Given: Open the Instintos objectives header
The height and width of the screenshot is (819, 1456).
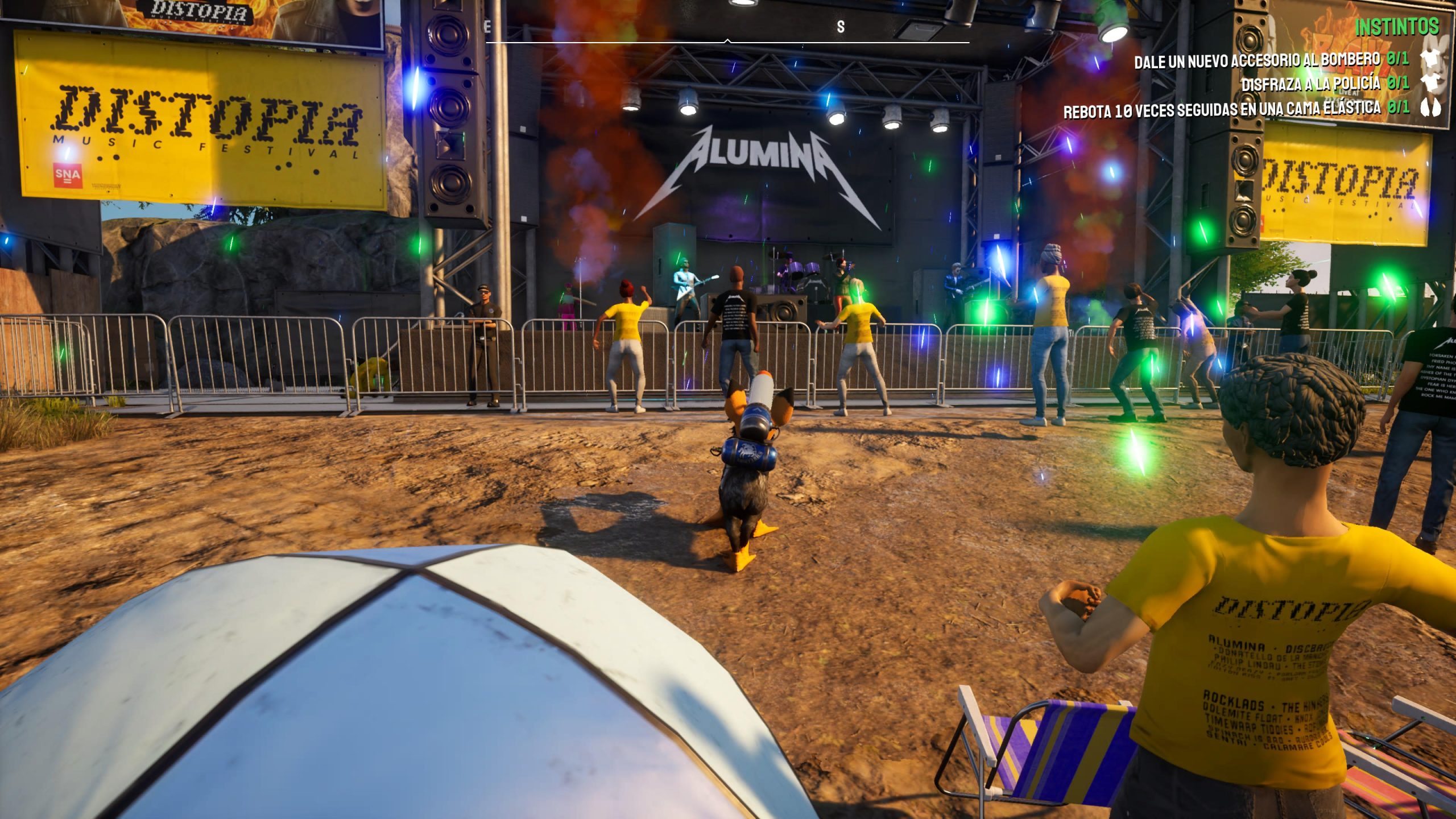Looking at the screenshot, I should (1396, 27).
